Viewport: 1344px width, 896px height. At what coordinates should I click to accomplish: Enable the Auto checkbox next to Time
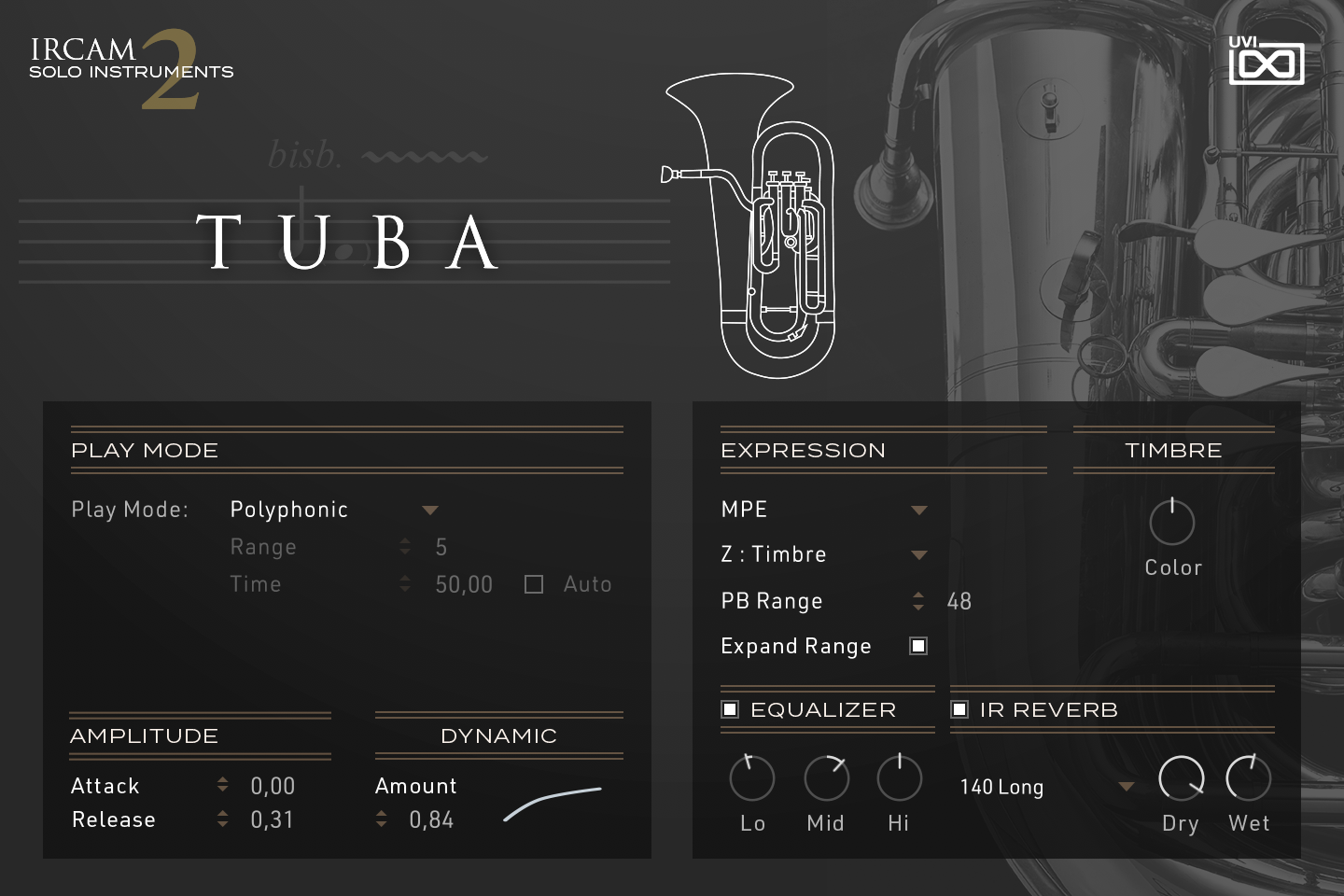pos(534,583)
